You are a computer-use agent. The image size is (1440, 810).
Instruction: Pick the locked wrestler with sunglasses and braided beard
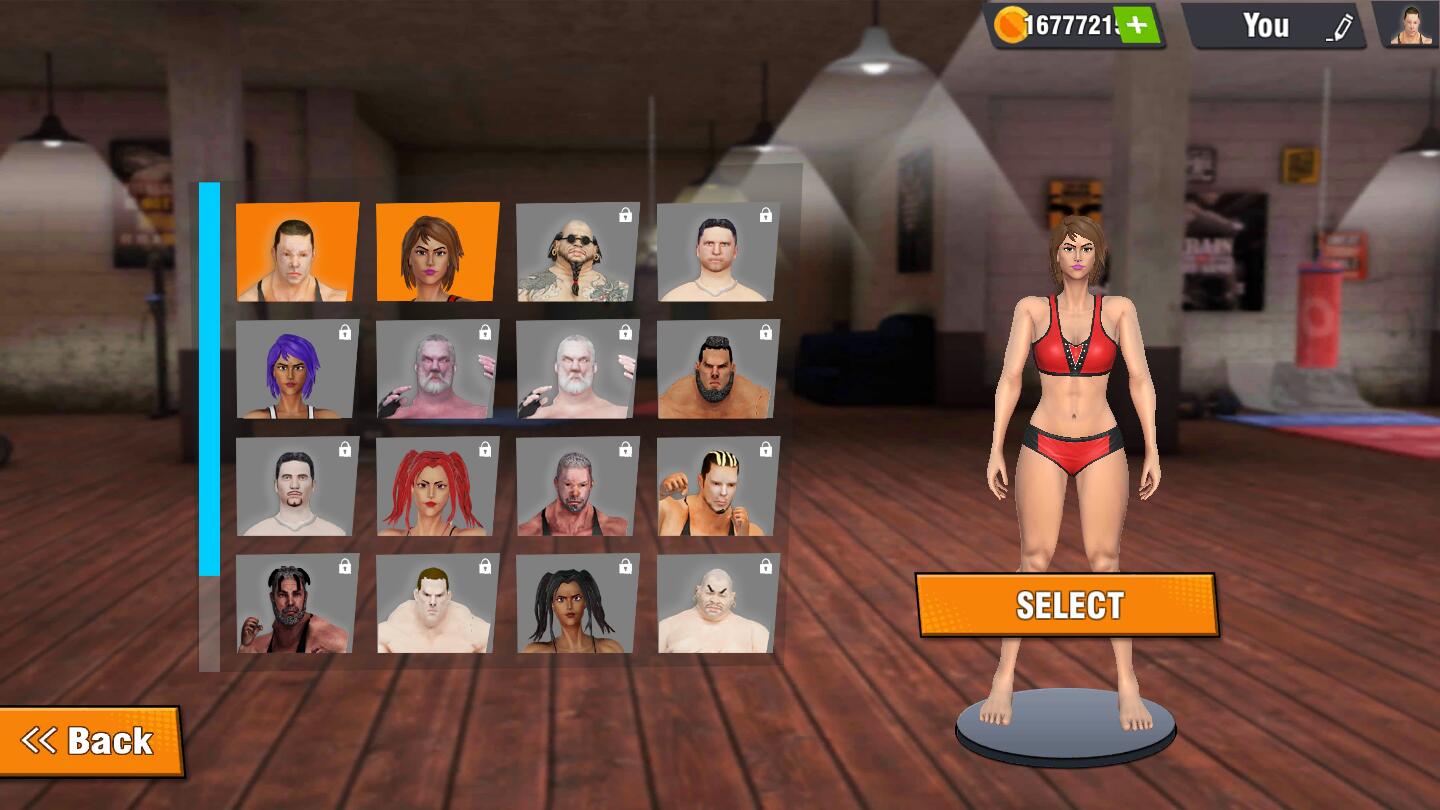click(x=577, y=253)
